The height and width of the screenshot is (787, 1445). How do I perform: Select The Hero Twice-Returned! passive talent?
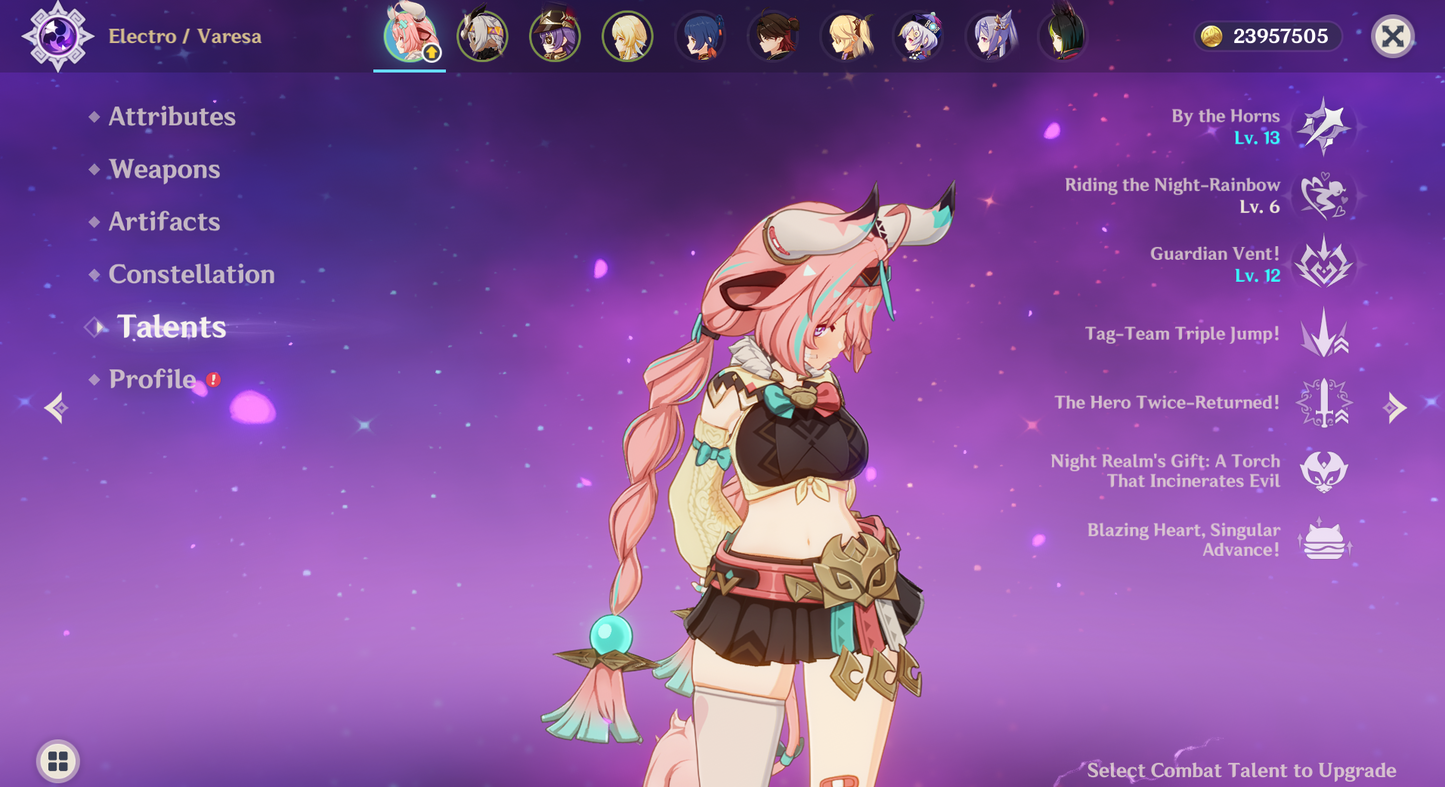[1323, 403]
